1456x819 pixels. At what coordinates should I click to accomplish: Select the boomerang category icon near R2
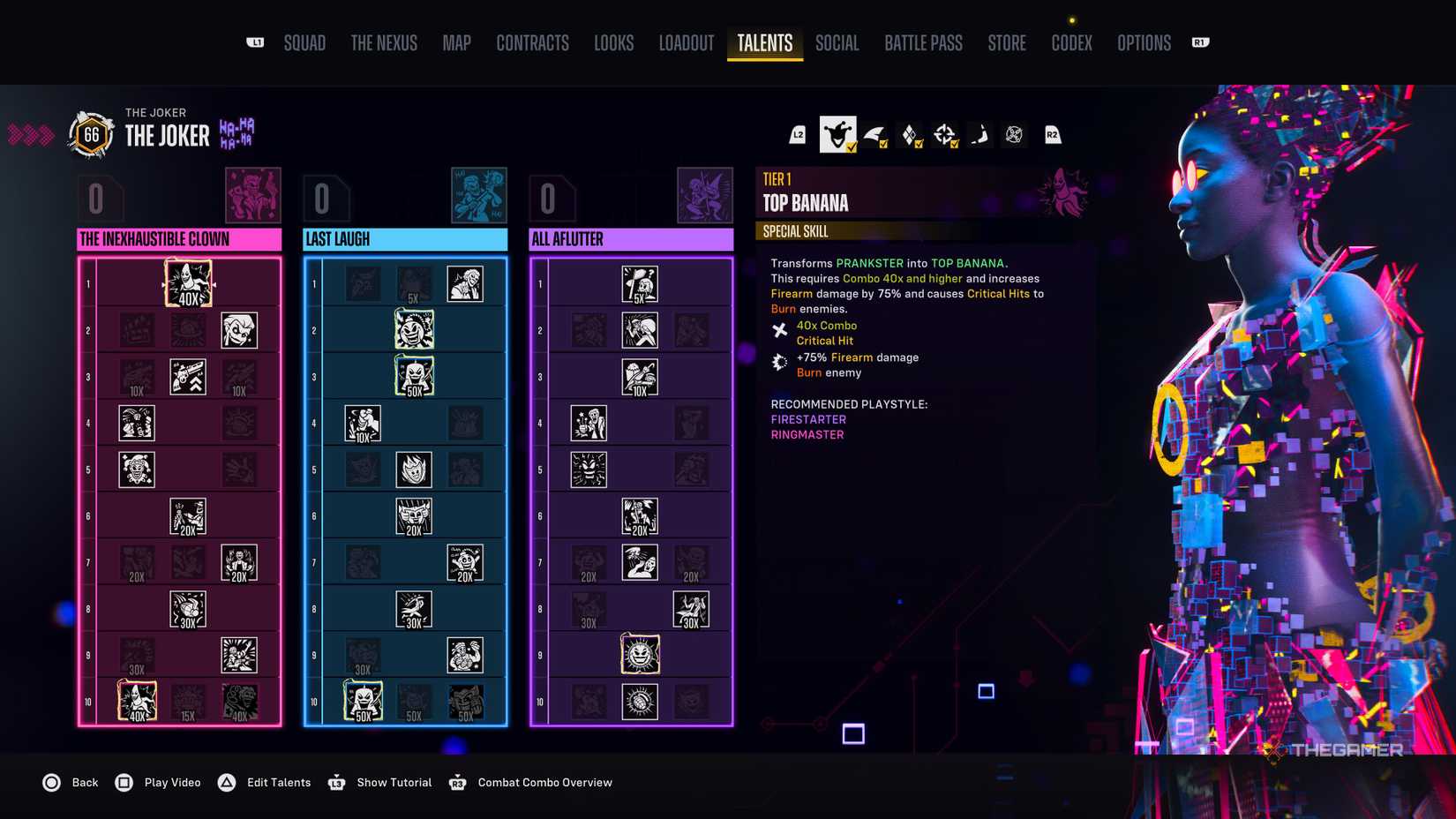point(979,134)
